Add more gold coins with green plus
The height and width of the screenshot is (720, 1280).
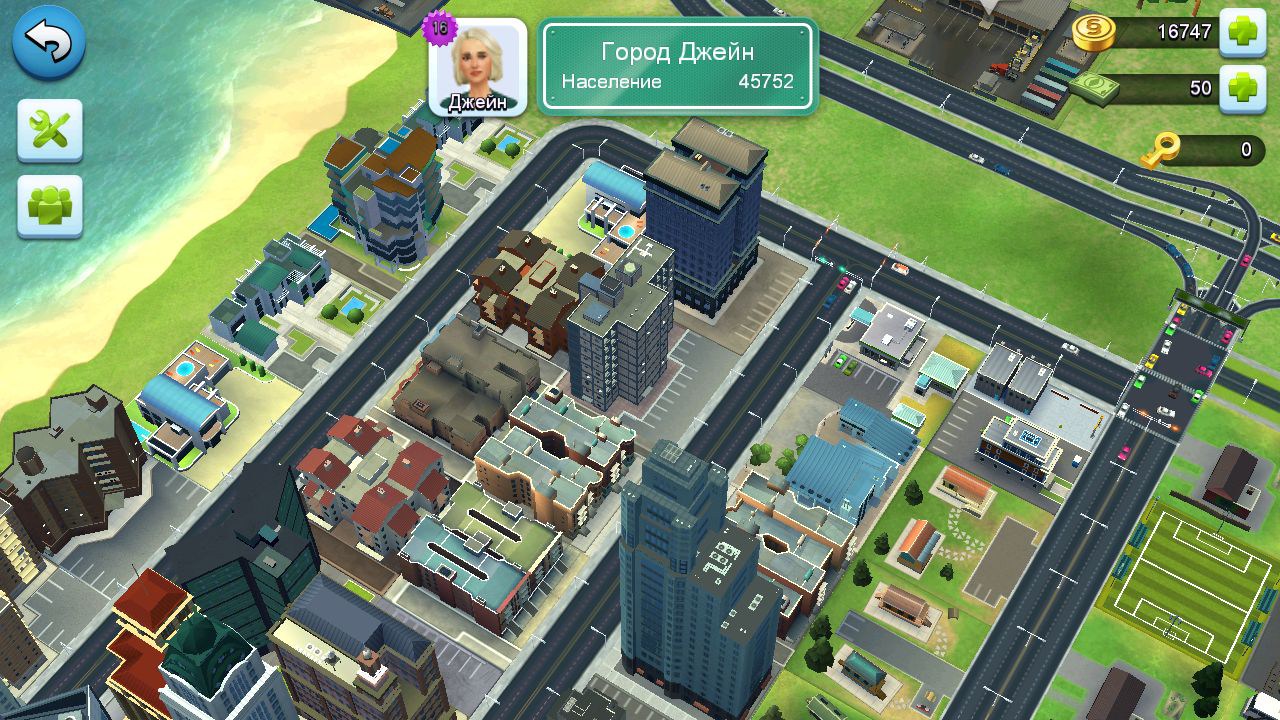pyautogui.click(x=1243, y=31)
